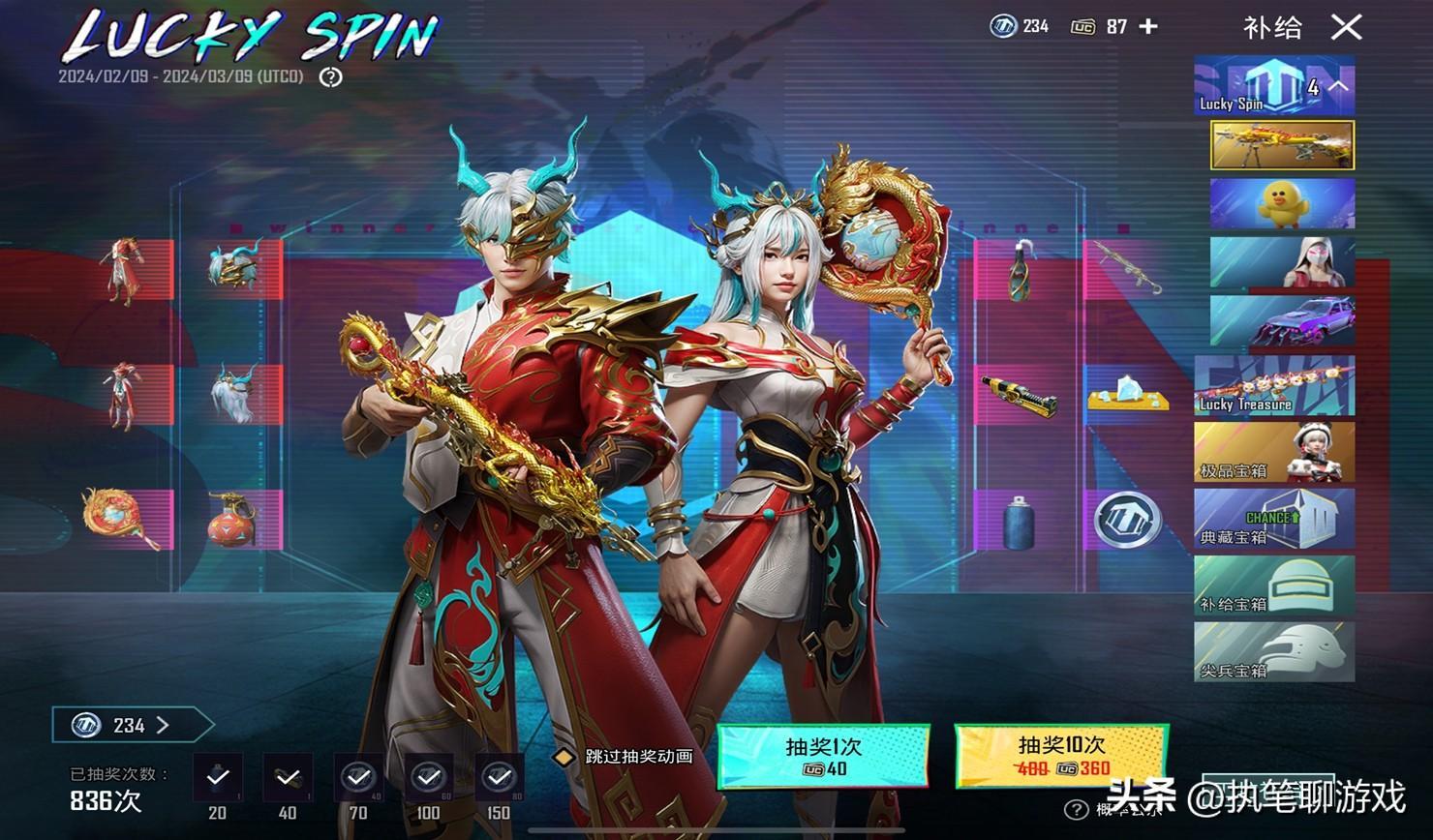Toggle the skip draw animation option

[564, 757]
